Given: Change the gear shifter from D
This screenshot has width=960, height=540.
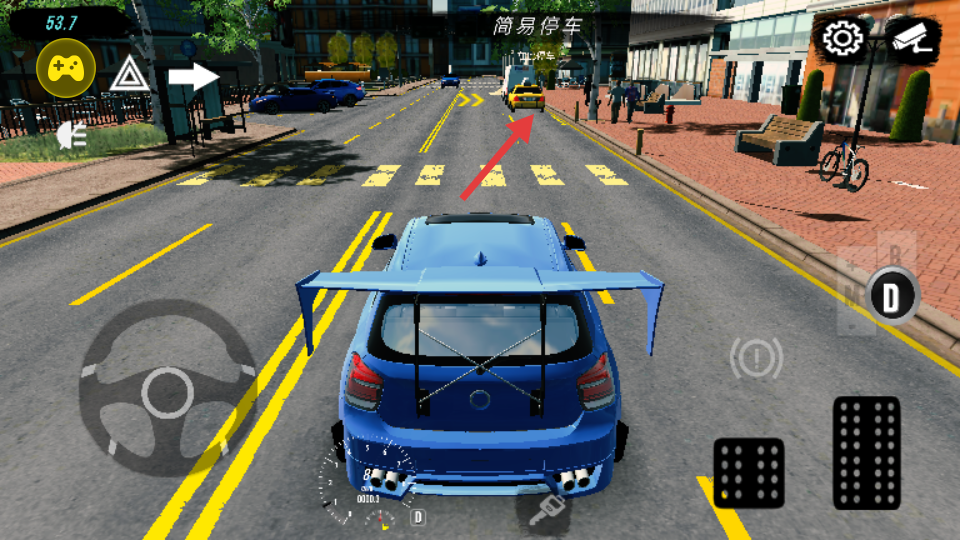Looking at the screenshot, I should click(890, 295).
